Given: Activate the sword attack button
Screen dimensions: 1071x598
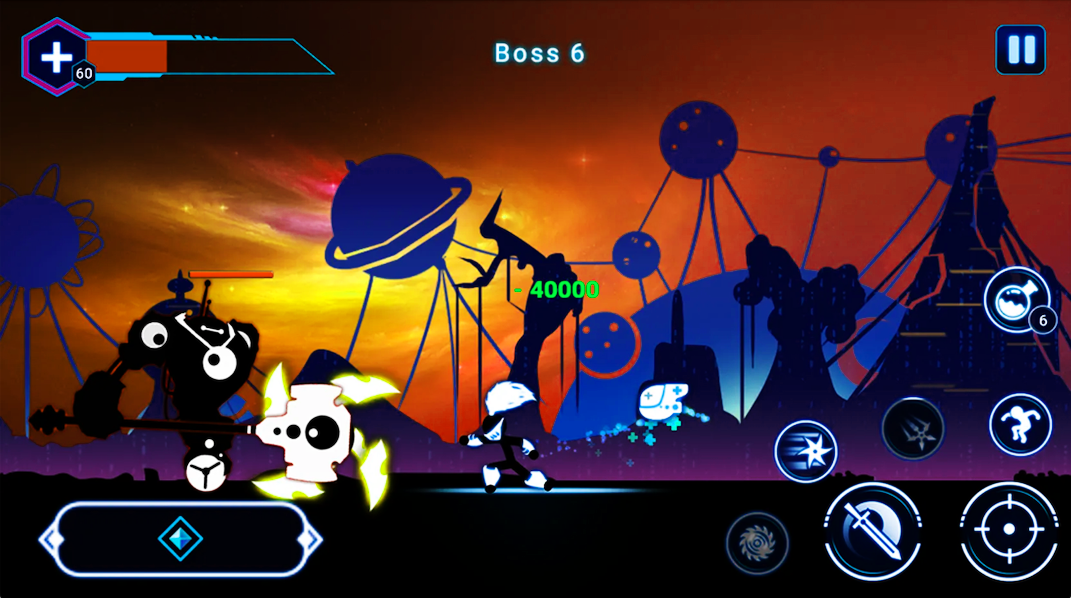Looking at the screenshot, I should tap(871, 529).
